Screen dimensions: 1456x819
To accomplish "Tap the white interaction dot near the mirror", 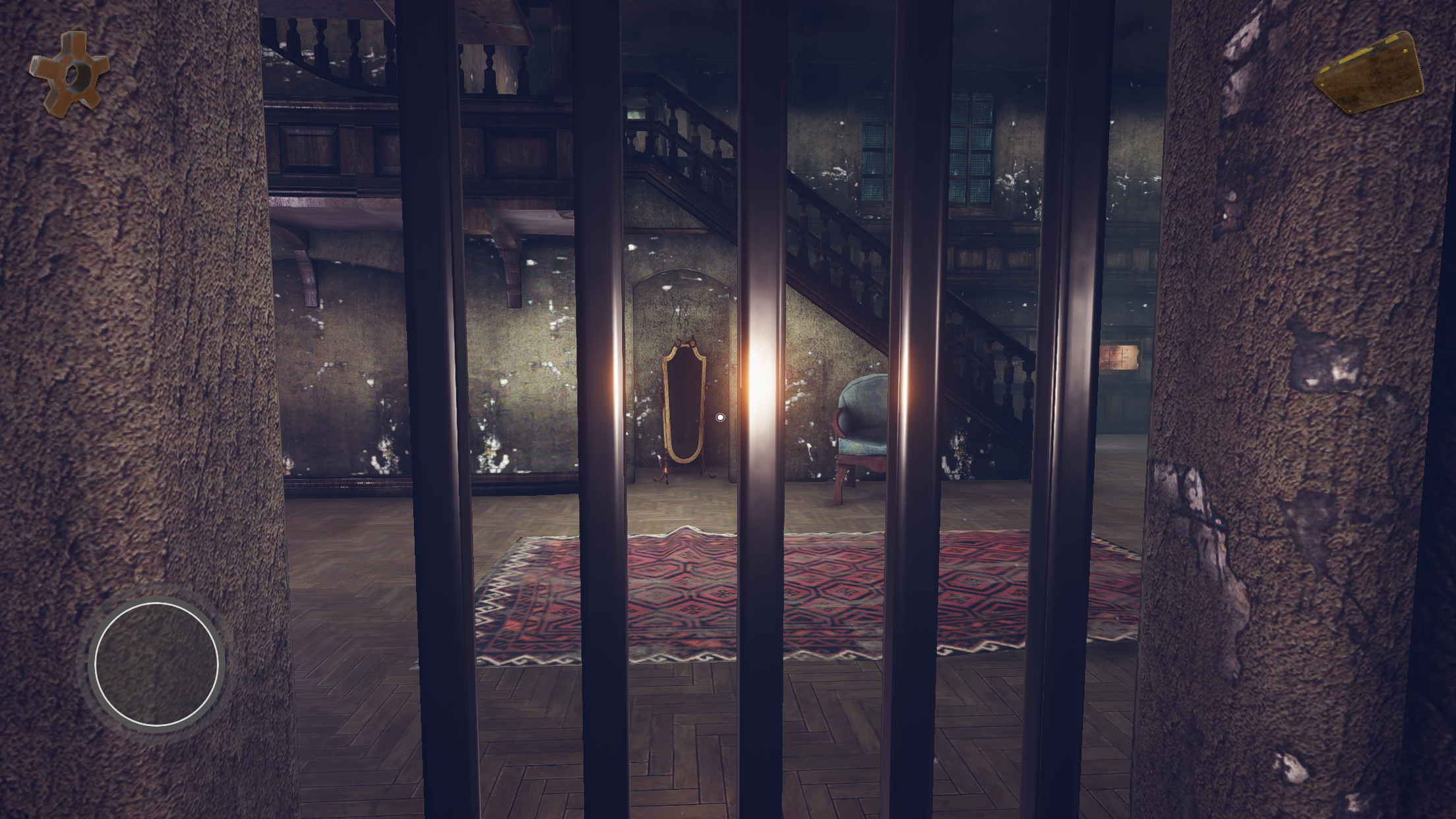I will 720,416.
